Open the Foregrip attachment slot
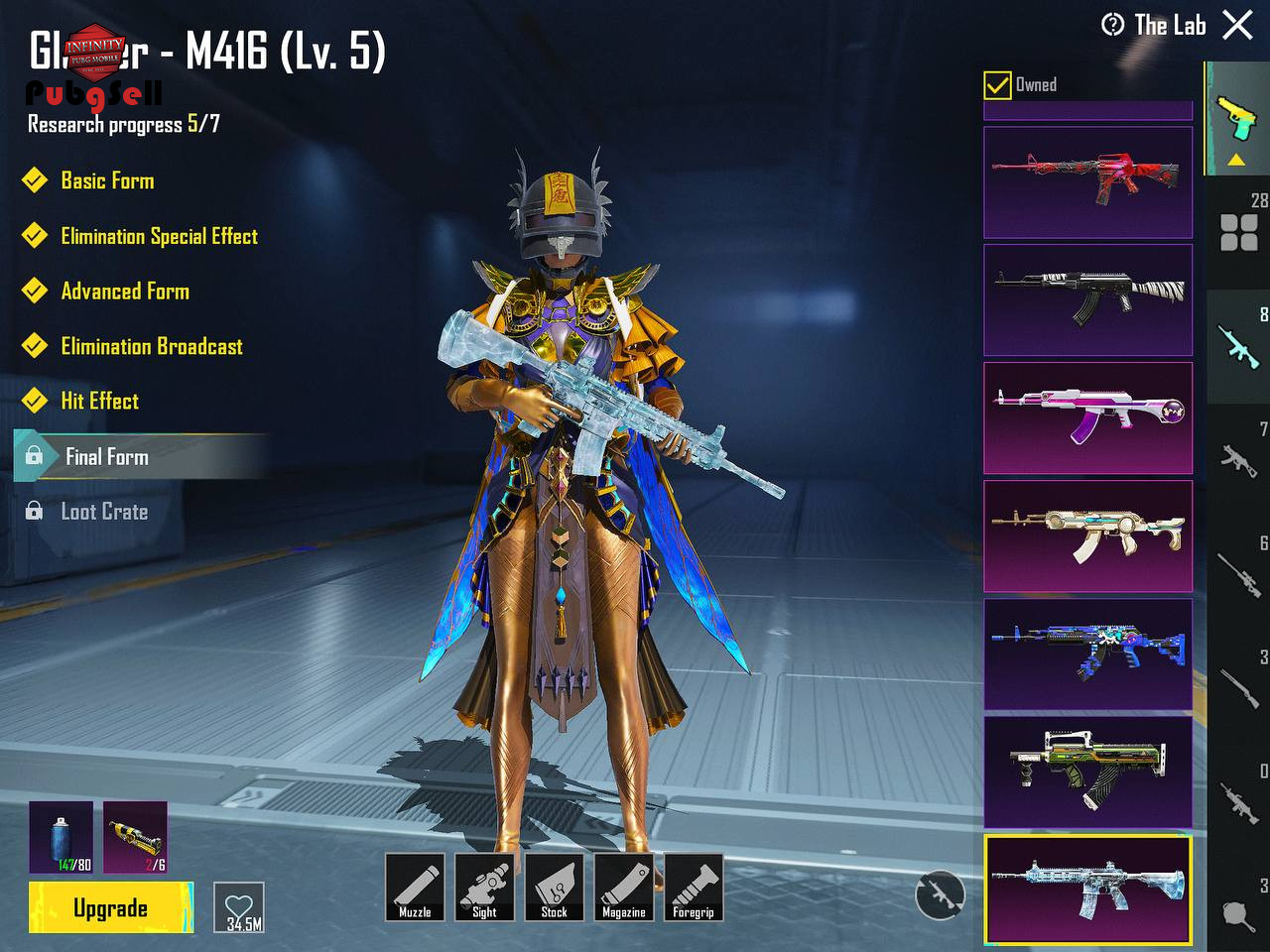 (693, 887)
